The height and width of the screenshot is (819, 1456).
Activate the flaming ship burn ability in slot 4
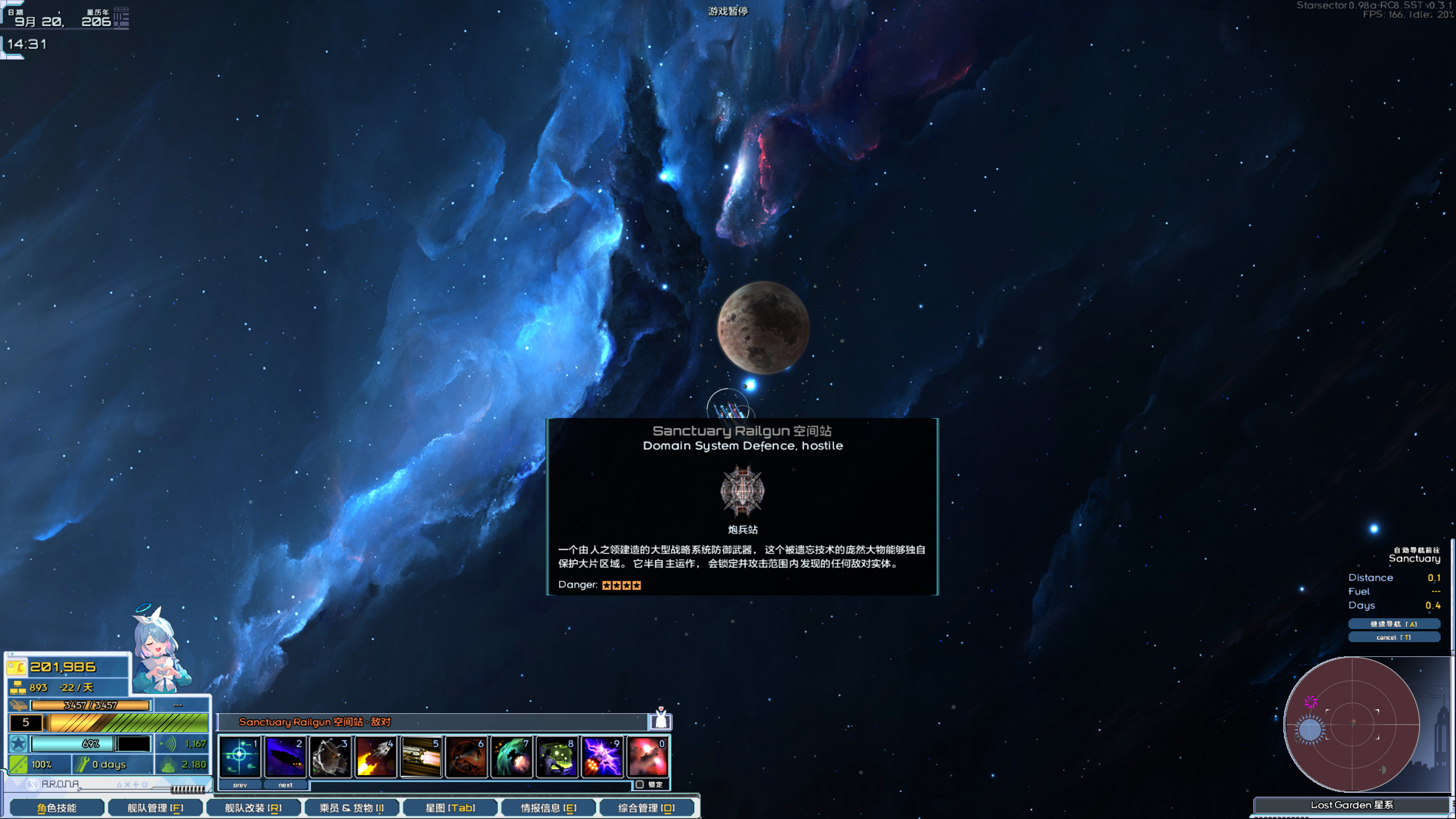[x=375, y=756]
